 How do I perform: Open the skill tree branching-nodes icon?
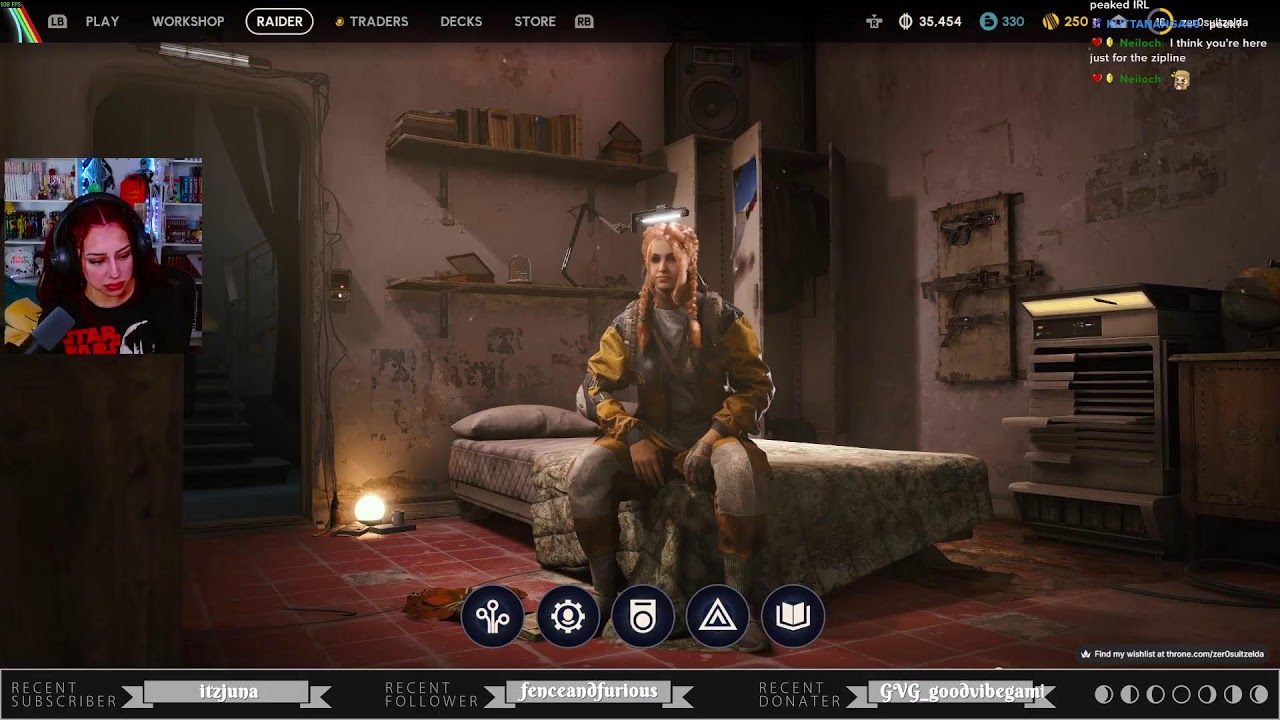pyautogui.click(x=493, y=617)
